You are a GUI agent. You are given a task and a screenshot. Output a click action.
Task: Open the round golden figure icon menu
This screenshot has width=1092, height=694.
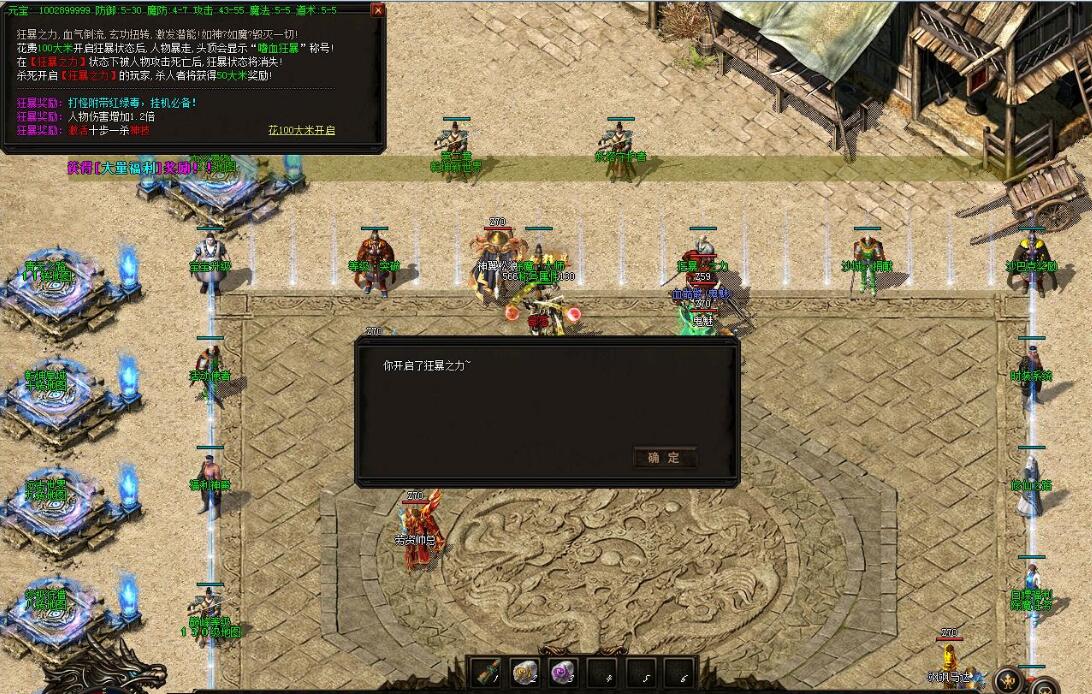[1008, 680]
